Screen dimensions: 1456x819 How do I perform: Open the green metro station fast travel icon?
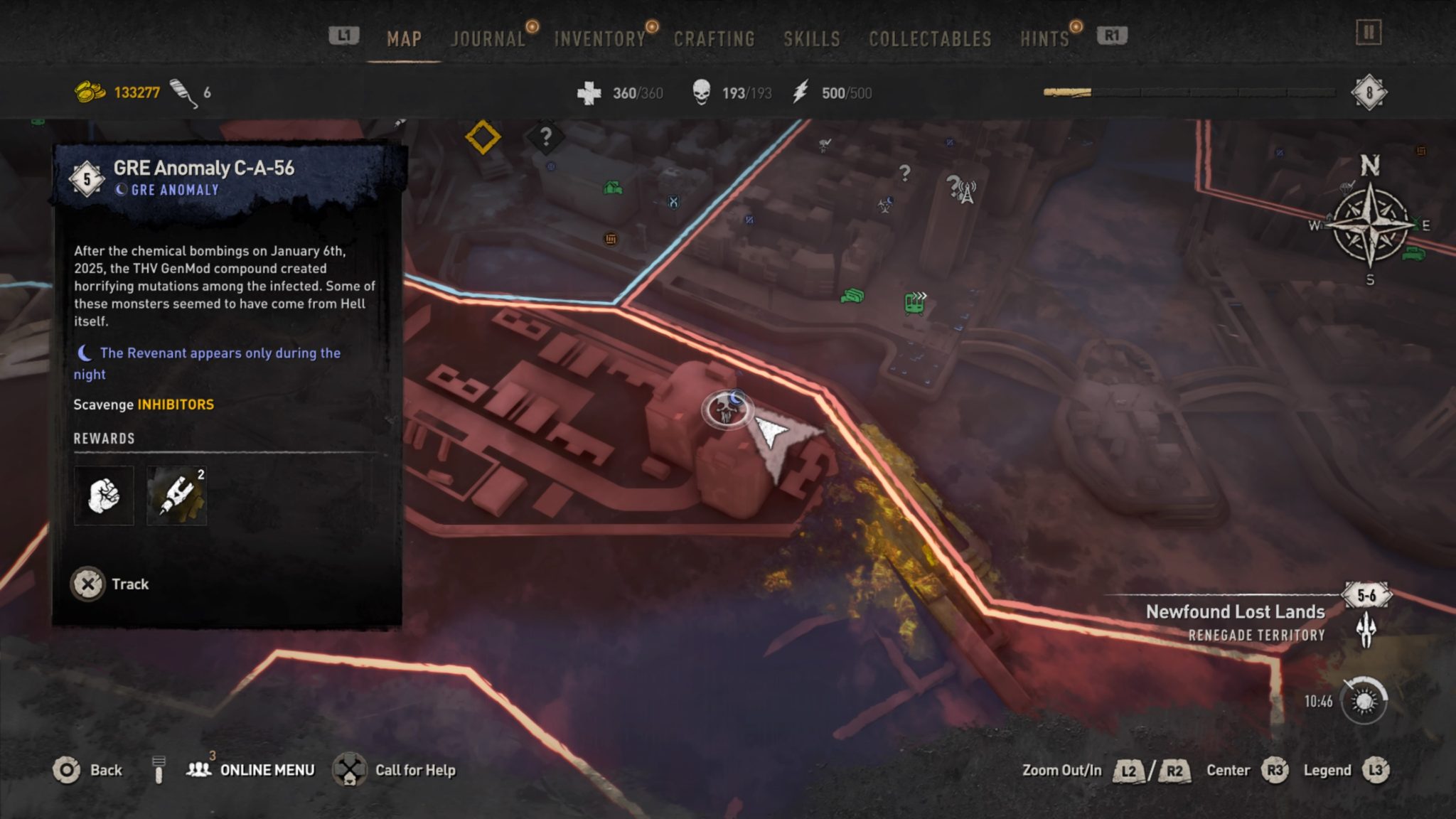pos(915,304)
